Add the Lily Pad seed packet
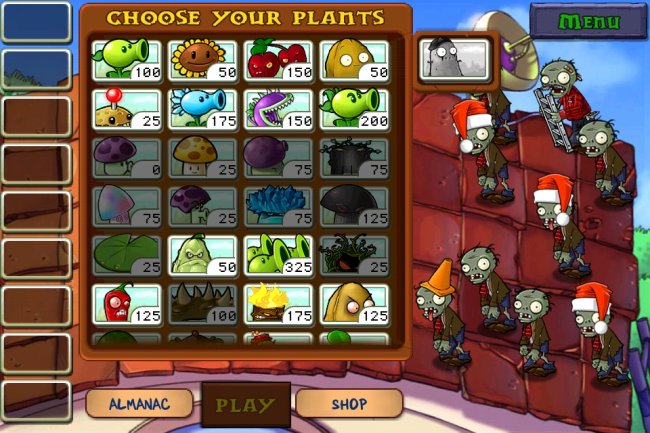 127,255
